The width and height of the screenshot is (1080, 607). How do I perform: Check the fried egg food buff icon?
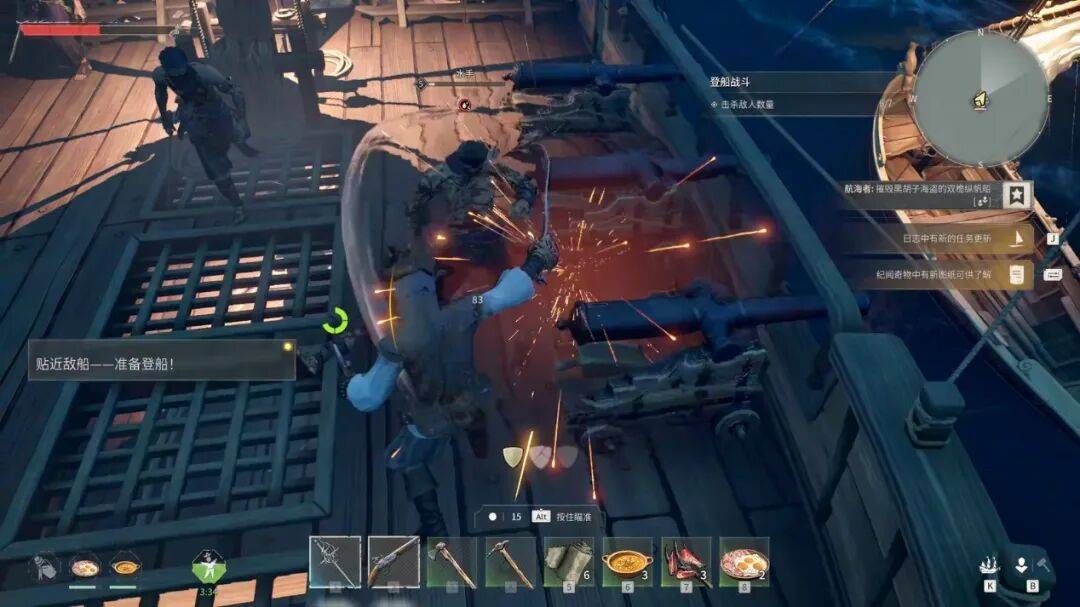coord(84,567)
